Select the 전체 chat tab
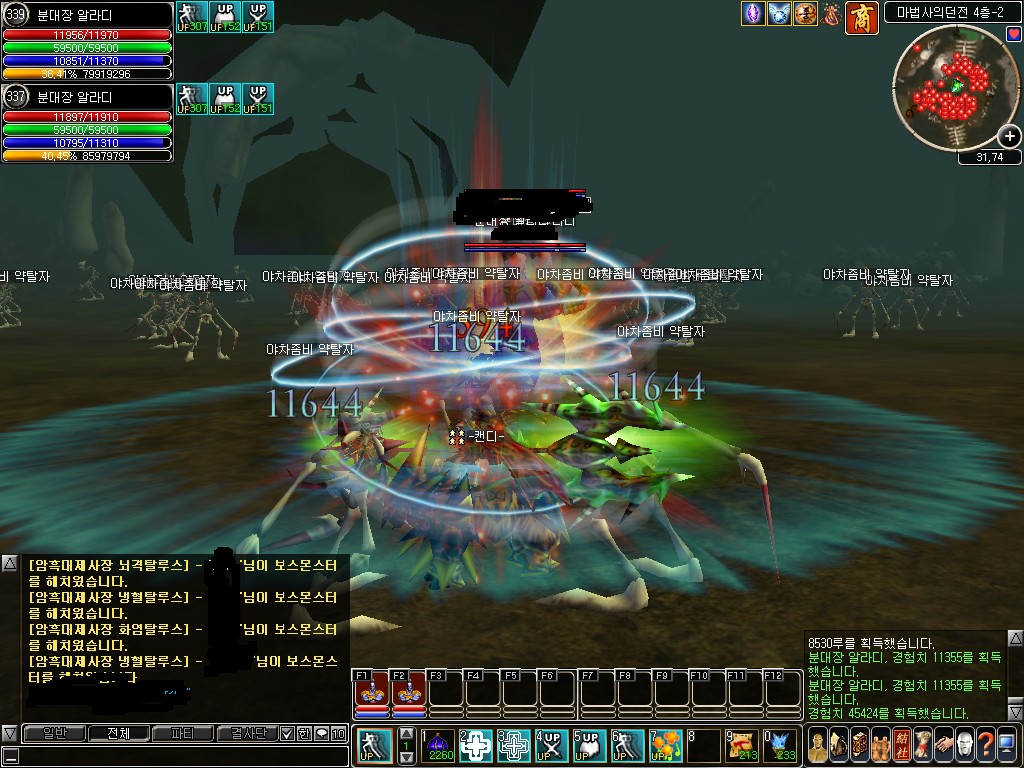1024x768 pixels. coord(117,733)
